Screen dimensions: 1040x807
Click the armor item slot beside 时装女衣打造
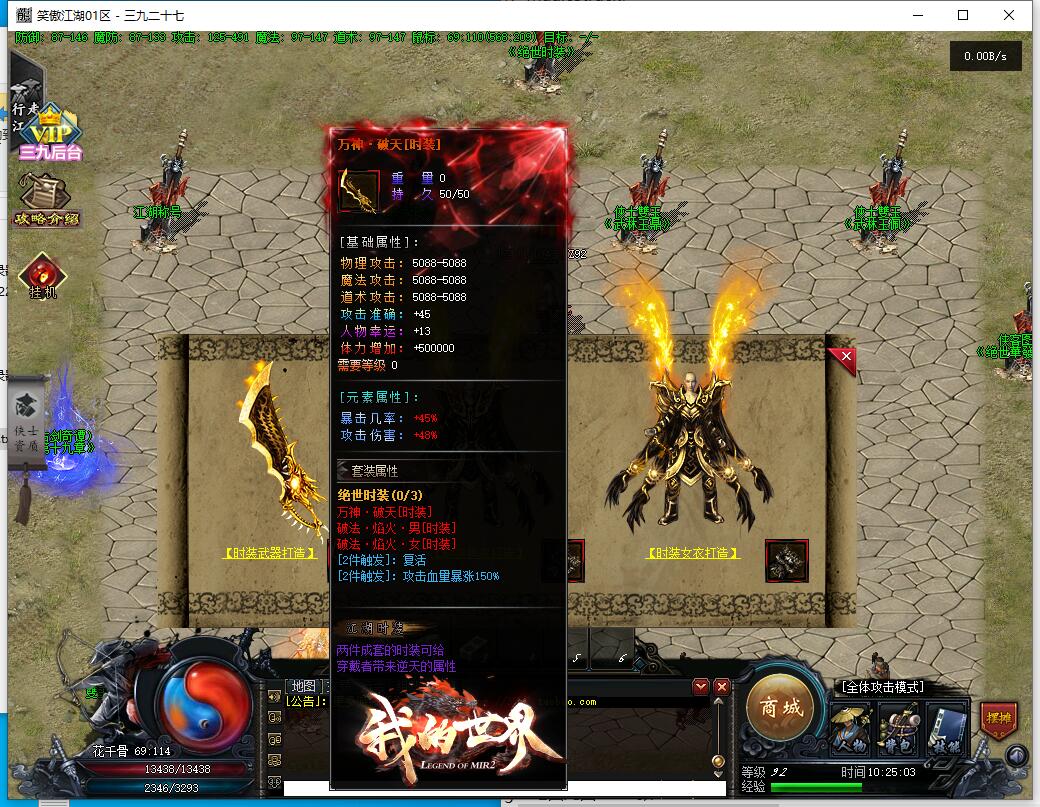pyautogui.click(x=786, y=560)
